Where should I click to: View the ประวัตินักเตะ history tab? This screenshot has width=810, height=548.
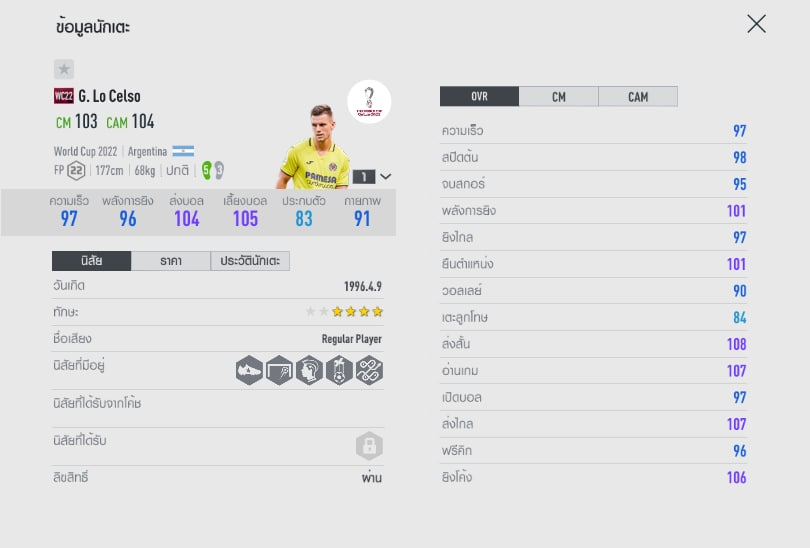coord(250,261)
